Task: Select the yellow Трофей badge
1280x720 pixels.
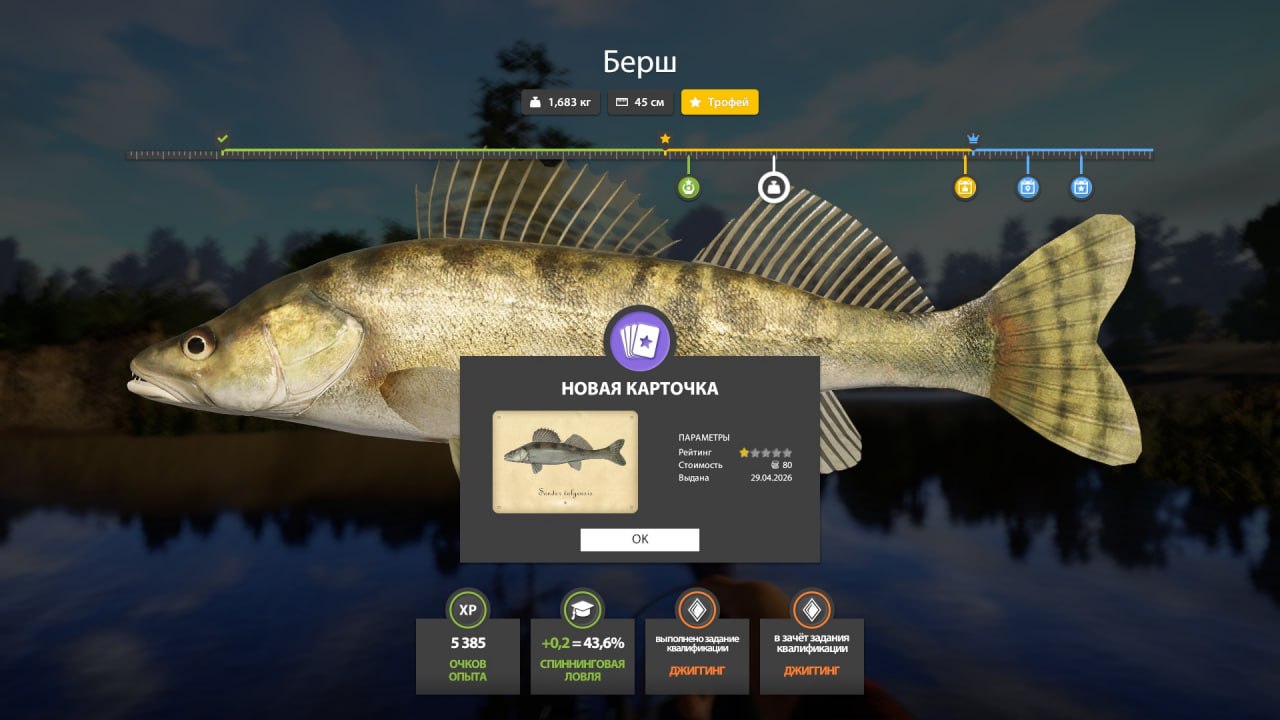Action: (x=719, y=102)
